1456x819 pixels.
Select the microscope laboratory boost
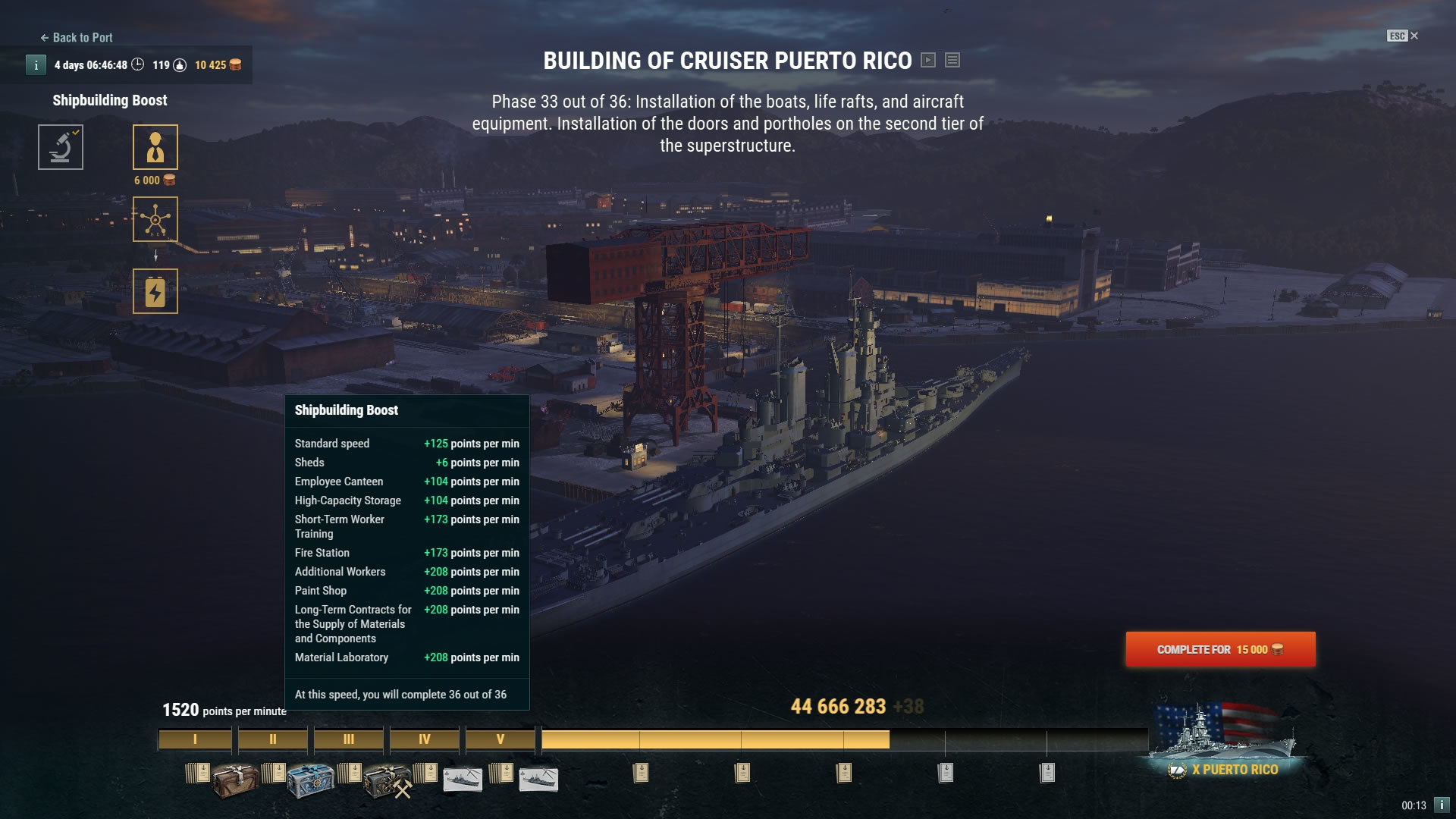pos(61,147)
